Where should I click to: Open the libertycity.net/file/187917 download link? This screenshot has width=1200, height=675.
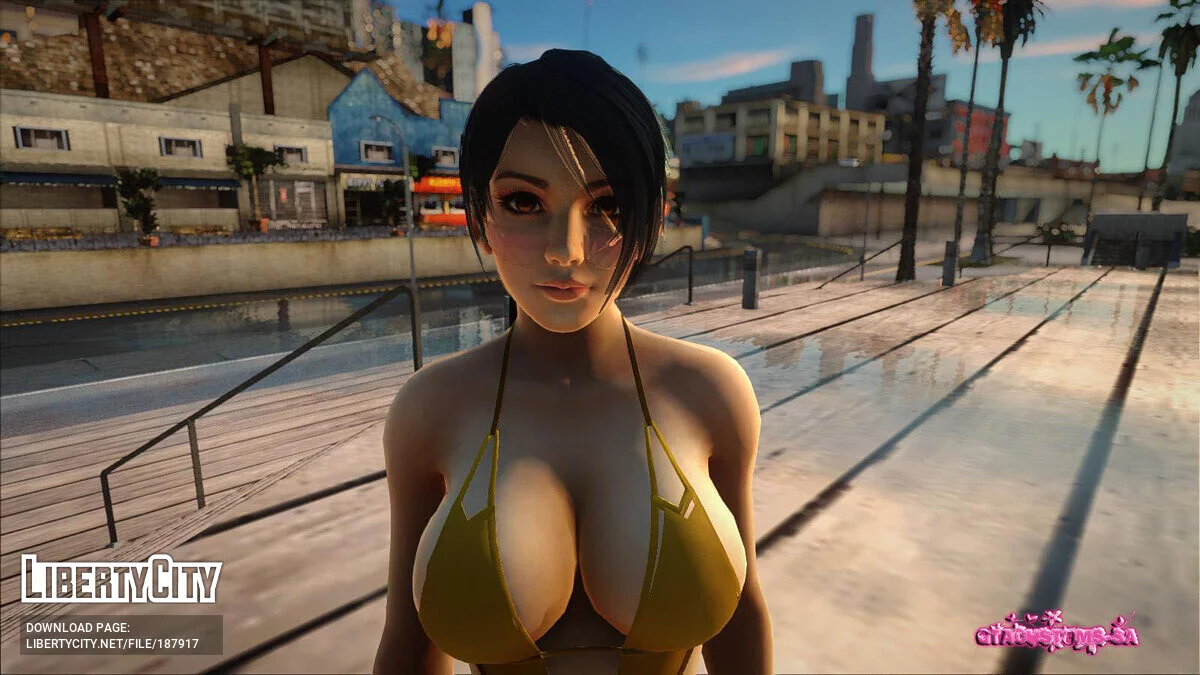coord(112,644)
